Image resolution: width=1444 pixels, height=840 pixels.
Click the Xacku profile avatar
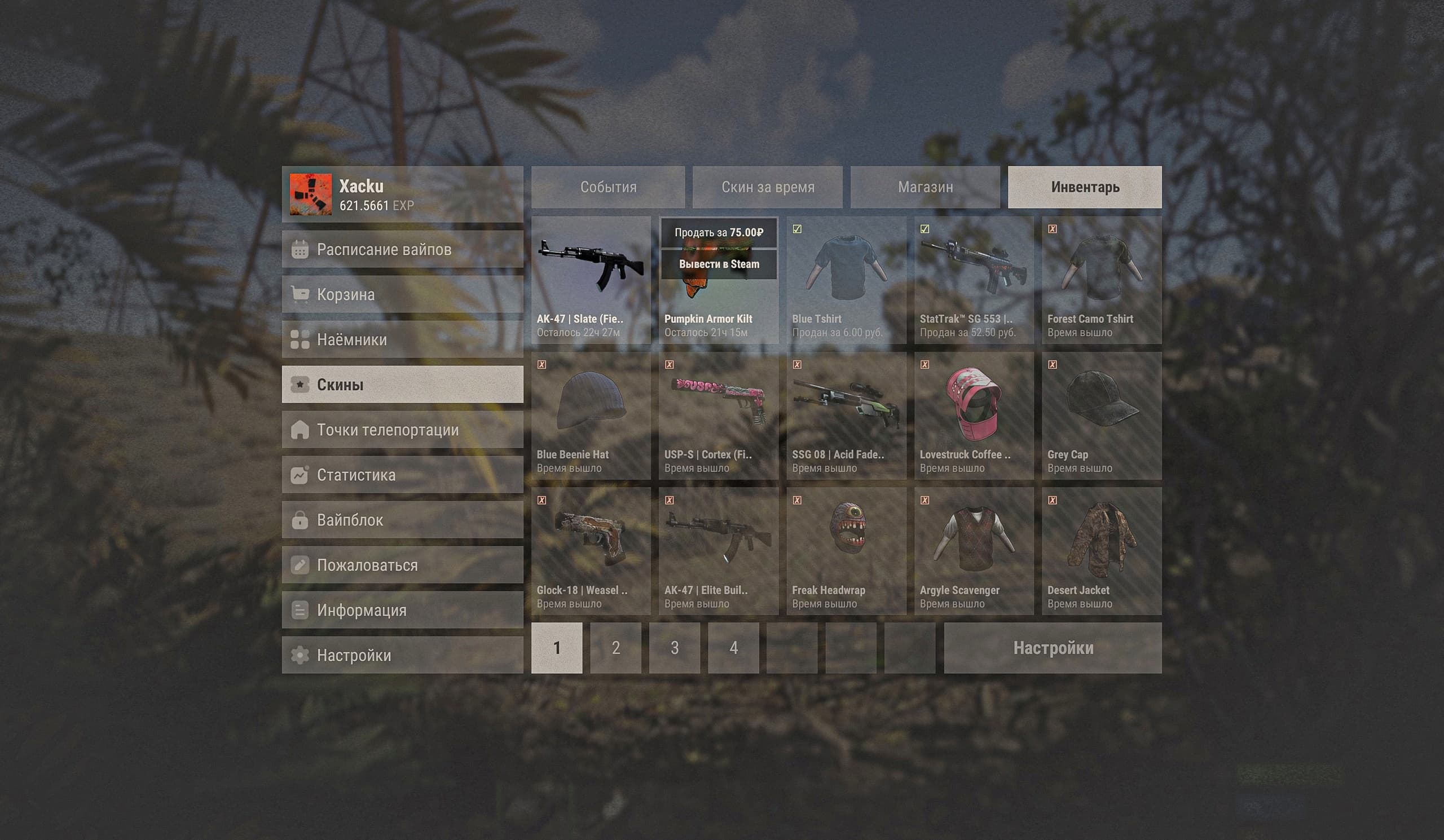310,195
